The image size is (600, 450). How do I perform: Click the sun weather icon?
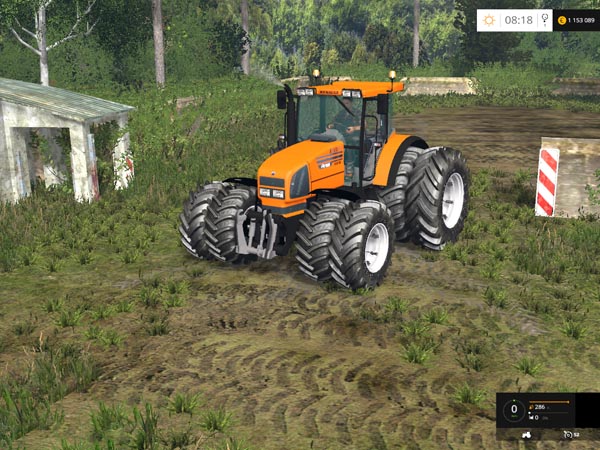pos(489,20)
